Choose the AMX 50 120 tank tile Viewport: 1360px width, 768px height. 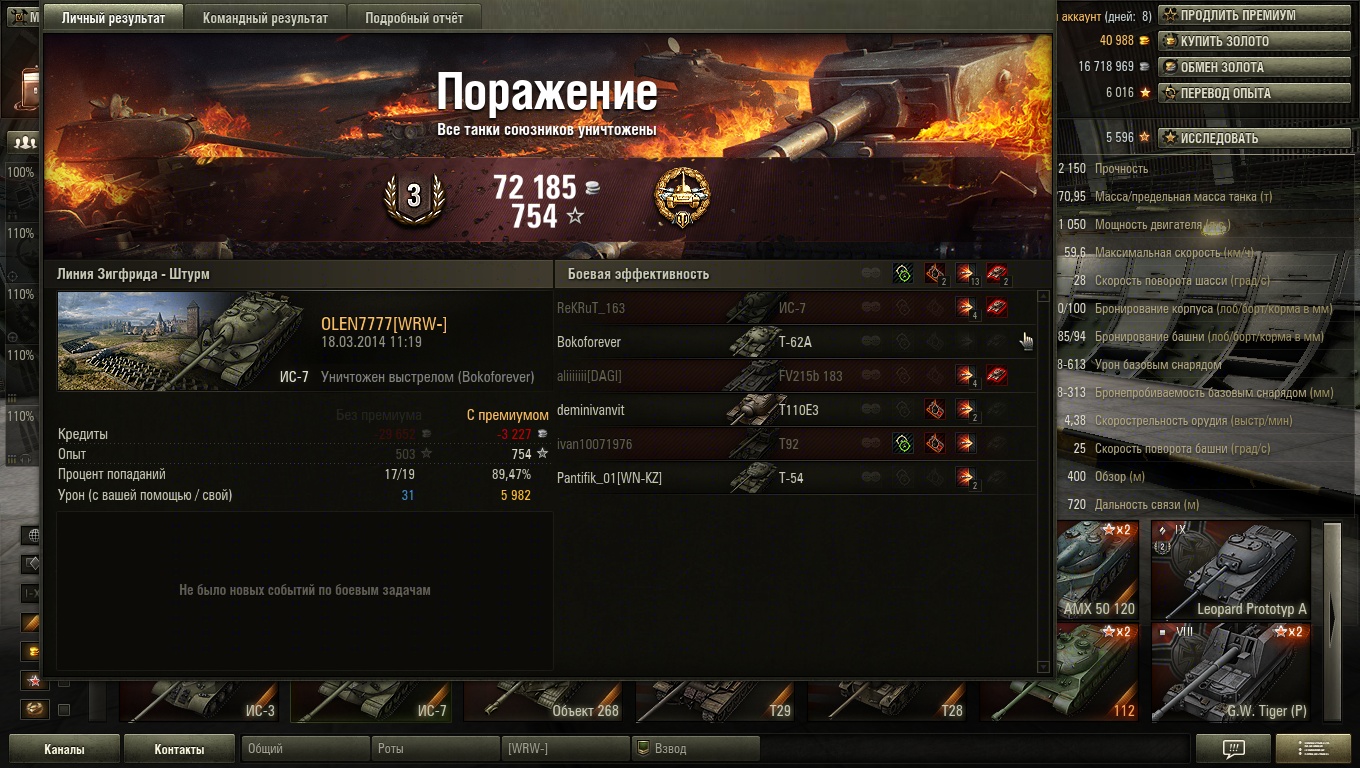(1096, 570)
